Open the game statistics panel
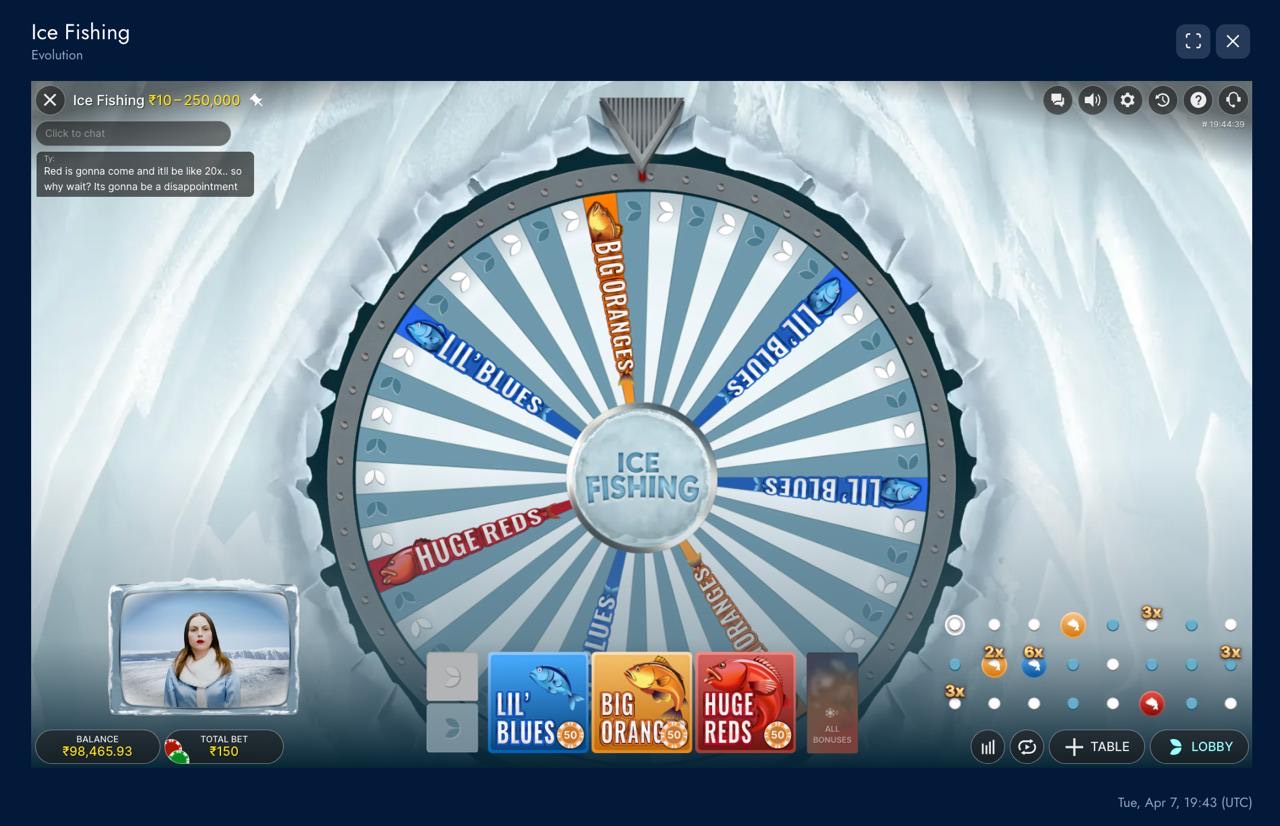Image resolution: width=1280 pixels, height=826 pixels. click(987, 746)
